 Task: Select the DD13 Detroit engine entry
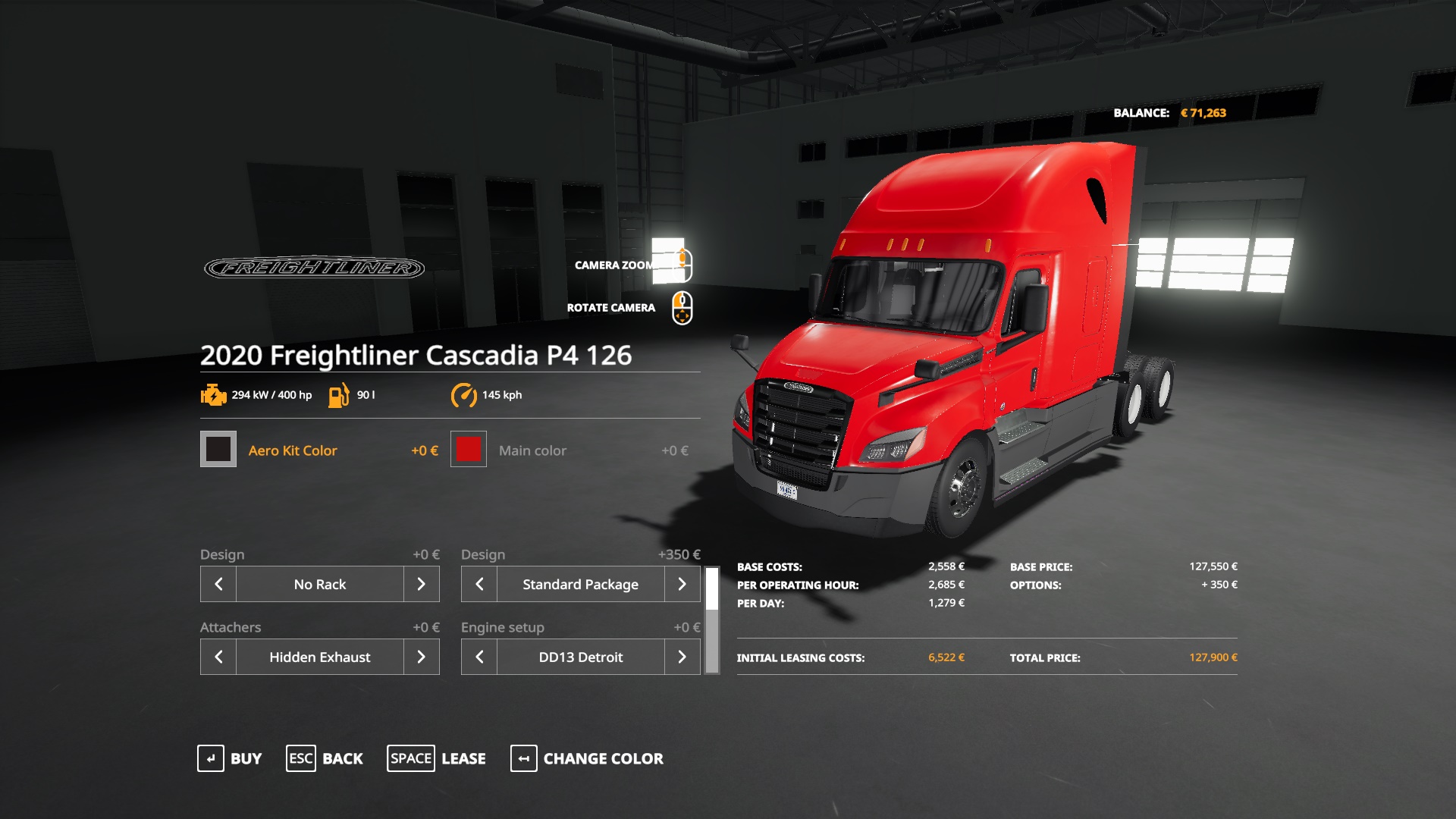(x=580, y=657)
